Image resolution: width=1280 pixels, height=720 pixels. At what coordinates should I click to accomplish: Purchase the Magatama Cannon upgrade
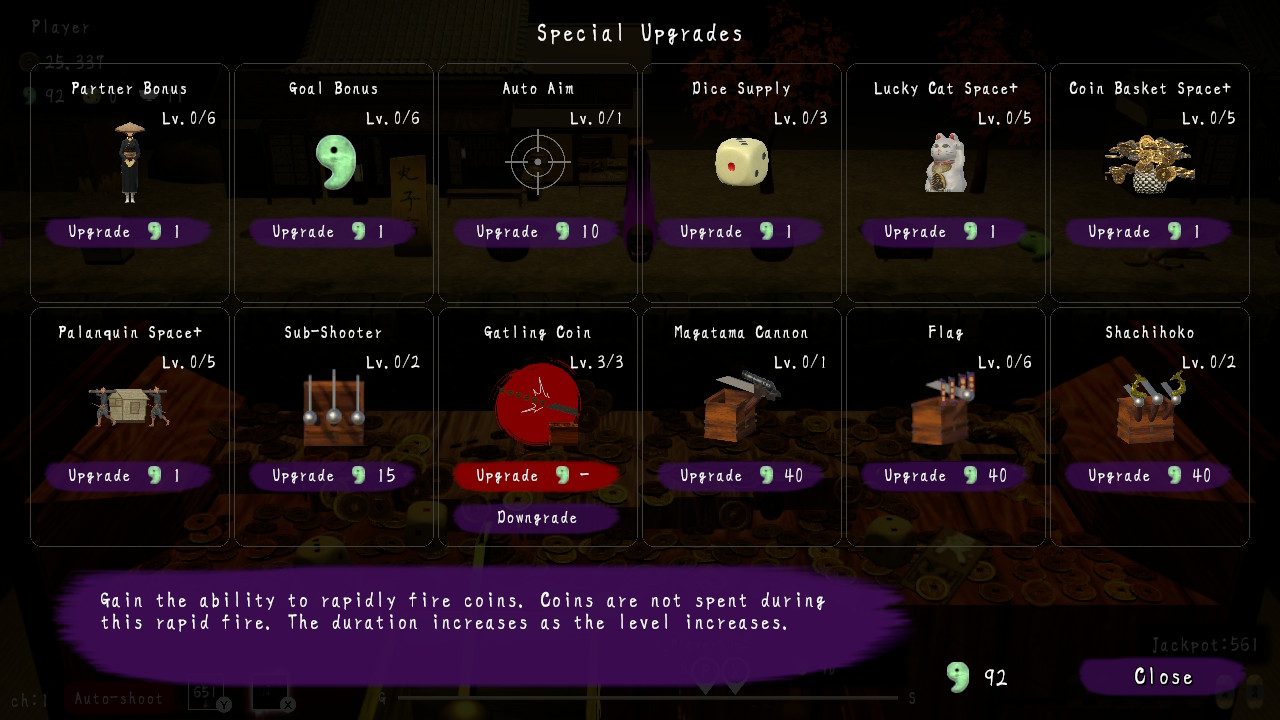pos(741,476)
